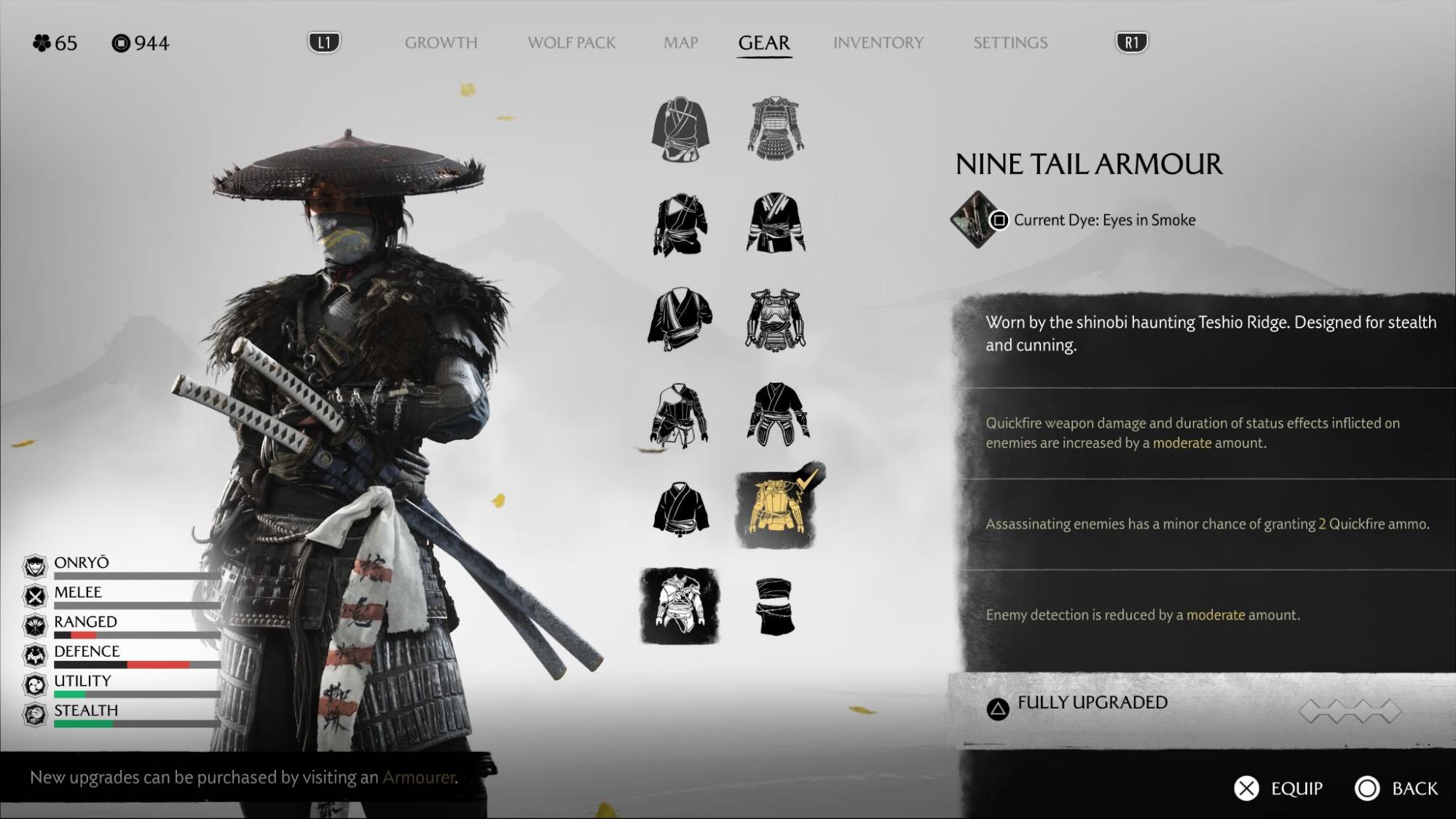This screenshot has height=819, width=1456.
Task: Pick the black wrapped cloth outfit icon
Action: 774,606
